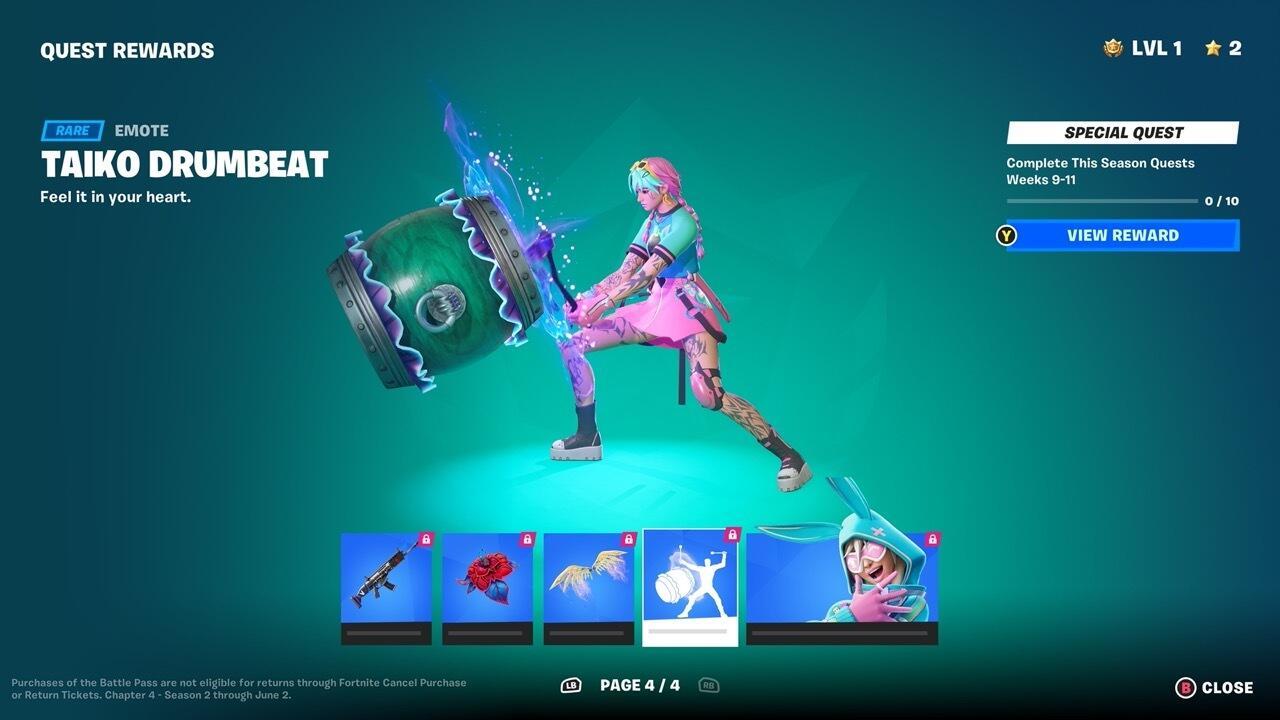The width and height of the screenshot is (1280, 720).
Task: Click the yellow Y button circle
Action: click(1003, 235)
